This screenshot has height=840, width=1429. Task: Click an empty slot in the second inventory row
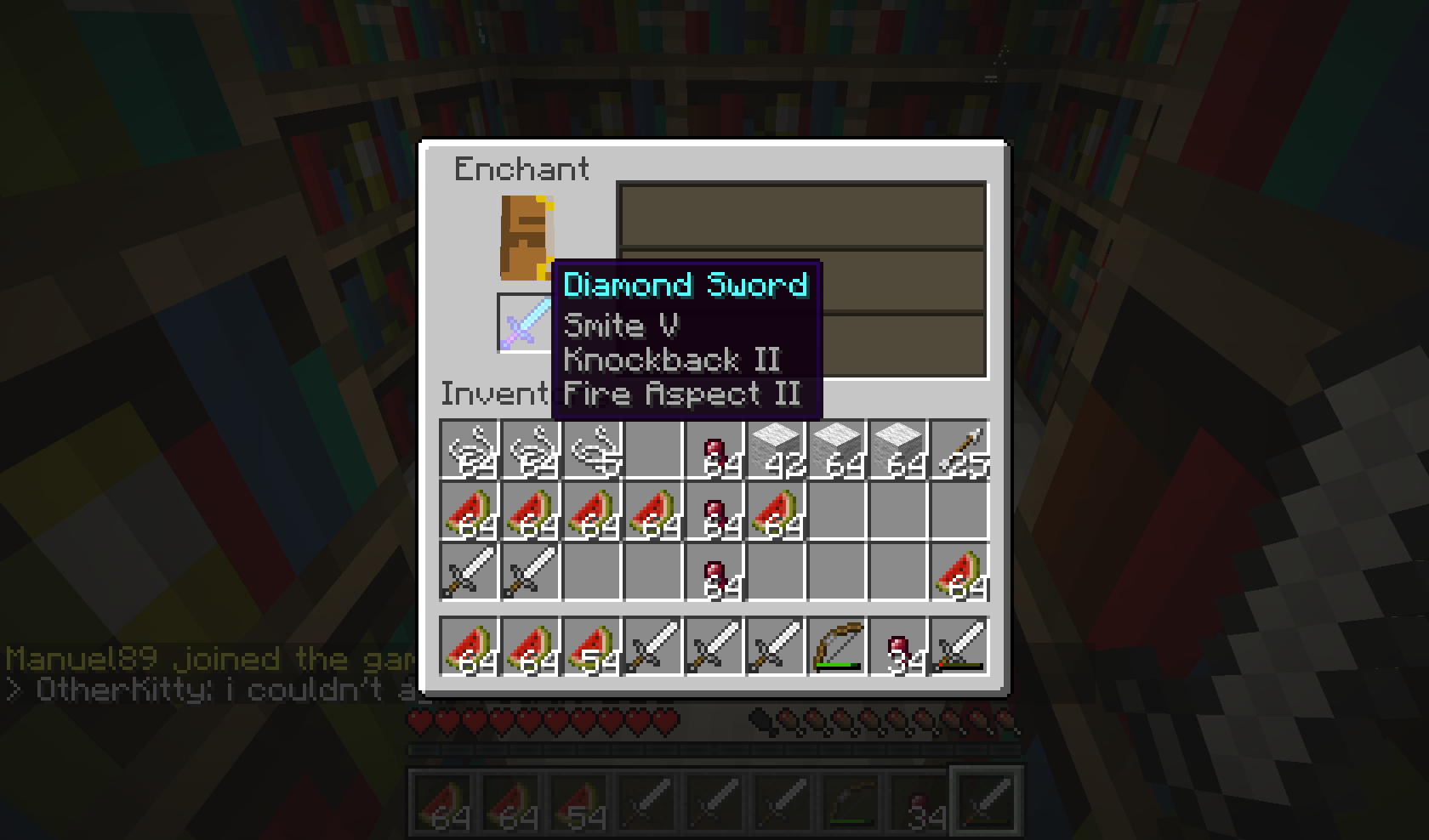point(900,510)
